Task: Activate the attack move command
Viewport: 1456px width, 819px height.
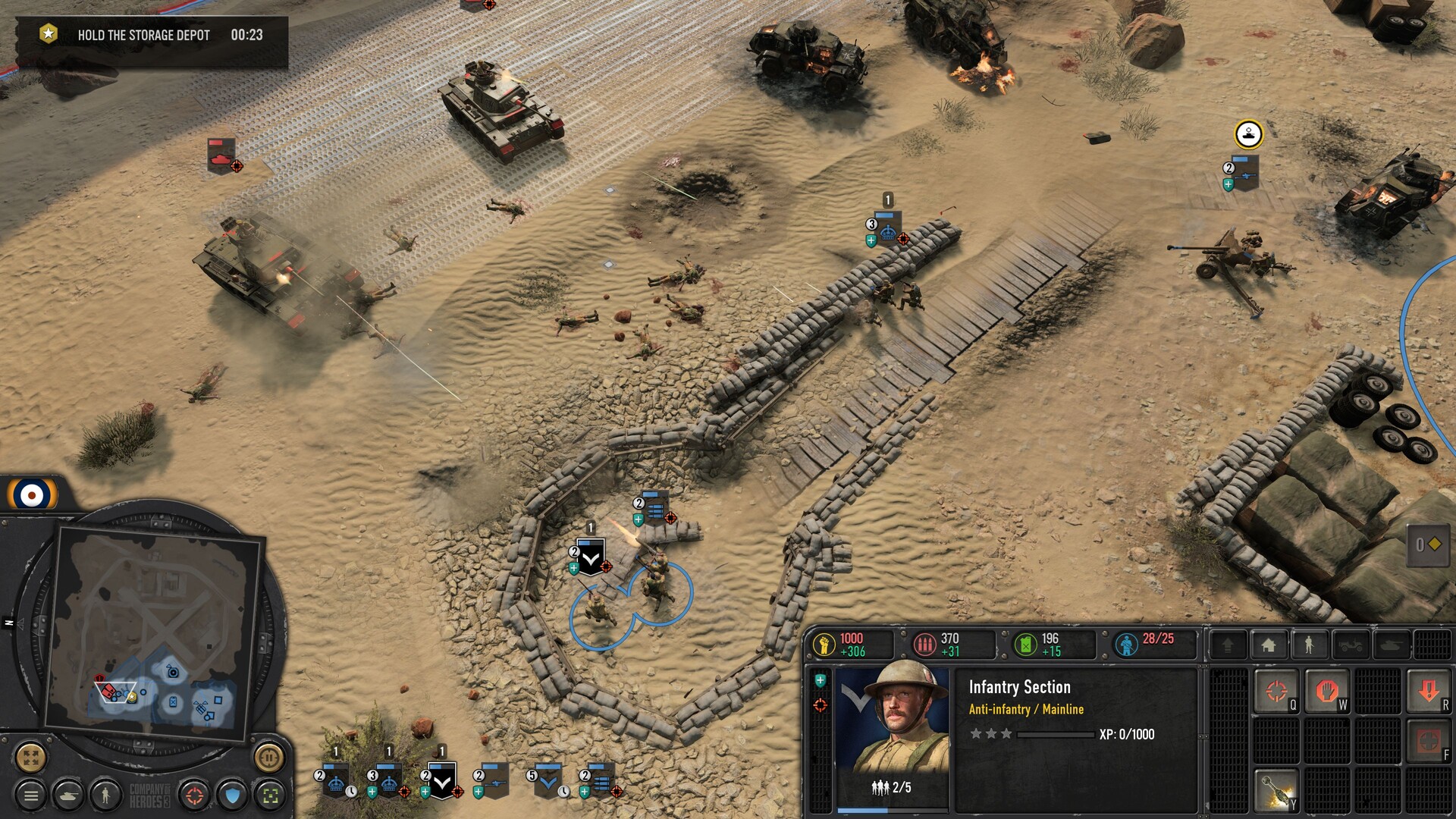Action: tap(1276, 691)
